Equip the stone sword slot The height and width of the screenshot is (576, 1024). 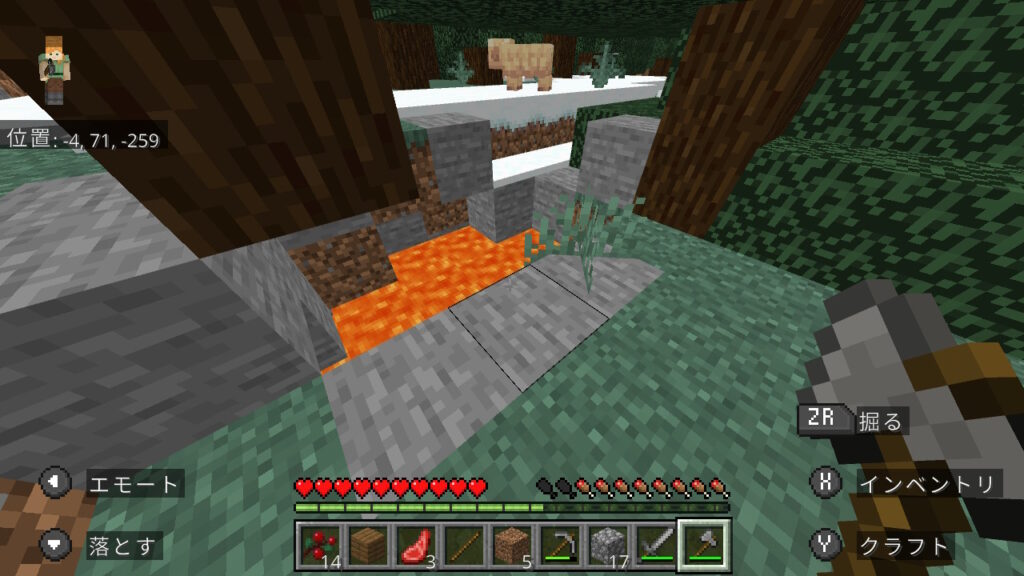pyautogui.click(x=654, y=545)
